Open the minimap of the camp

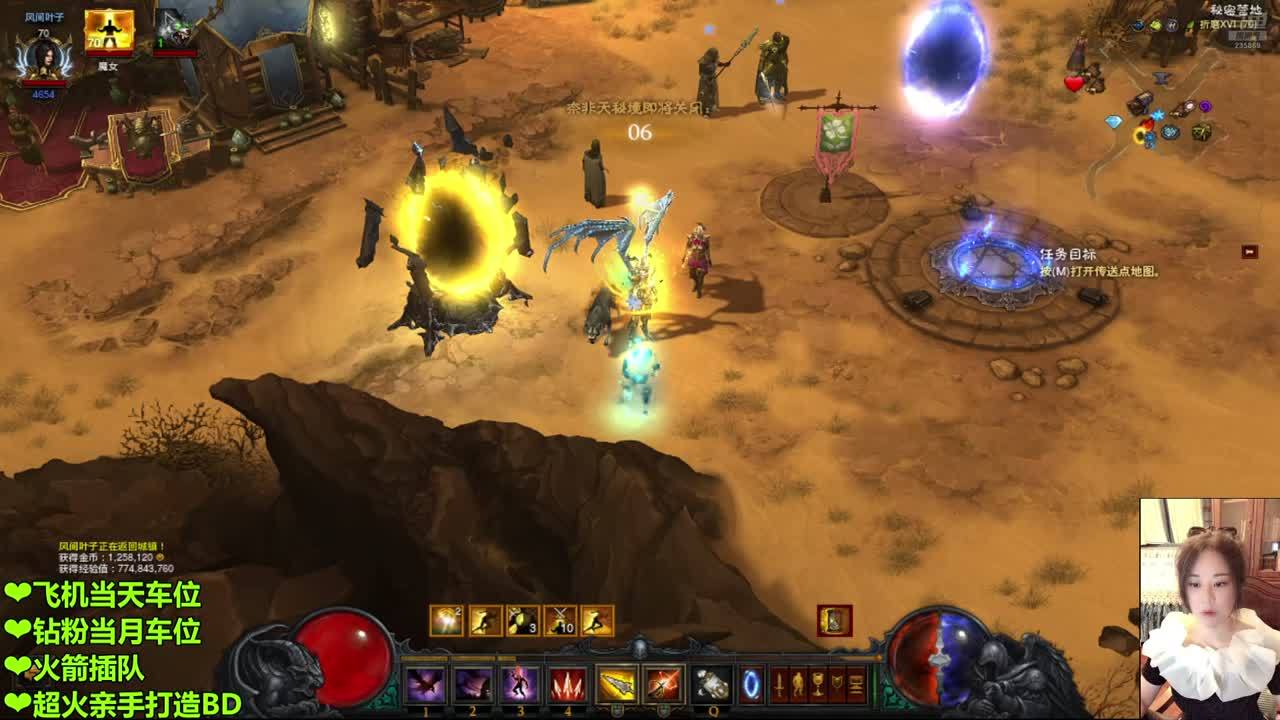[x=1160, y=100]
